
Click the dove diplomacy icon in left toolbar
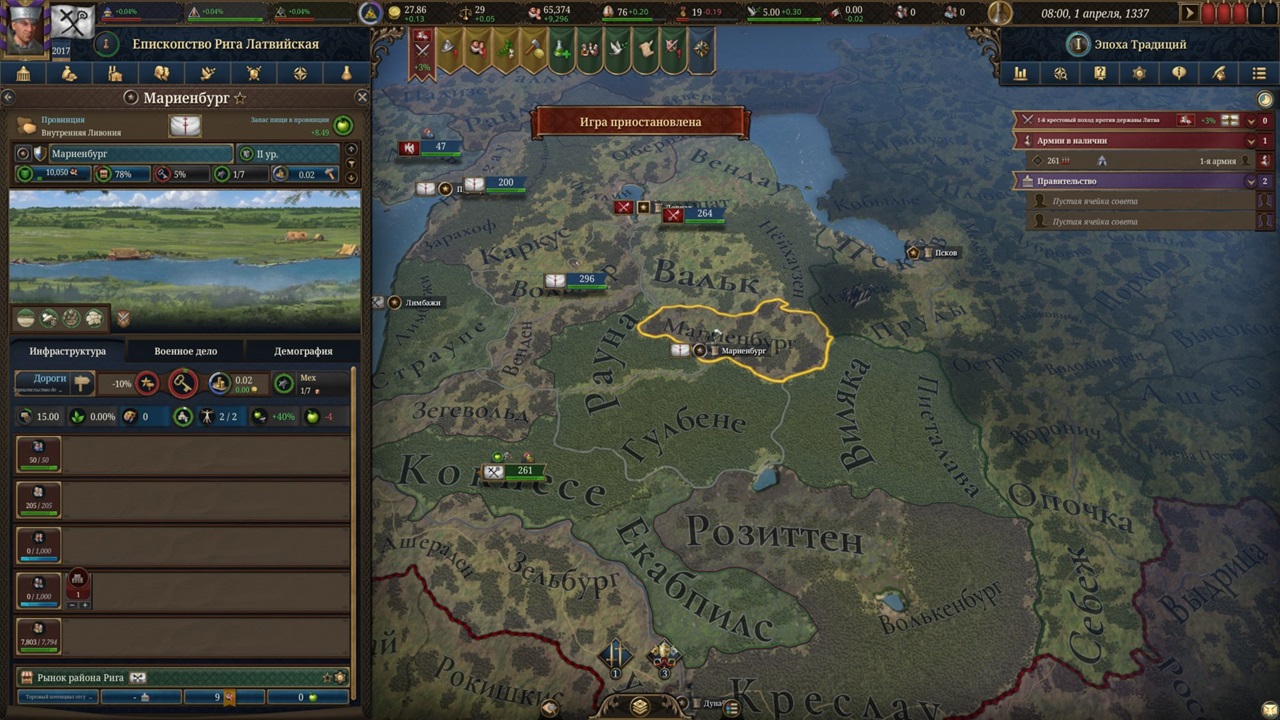click(206, 73)
